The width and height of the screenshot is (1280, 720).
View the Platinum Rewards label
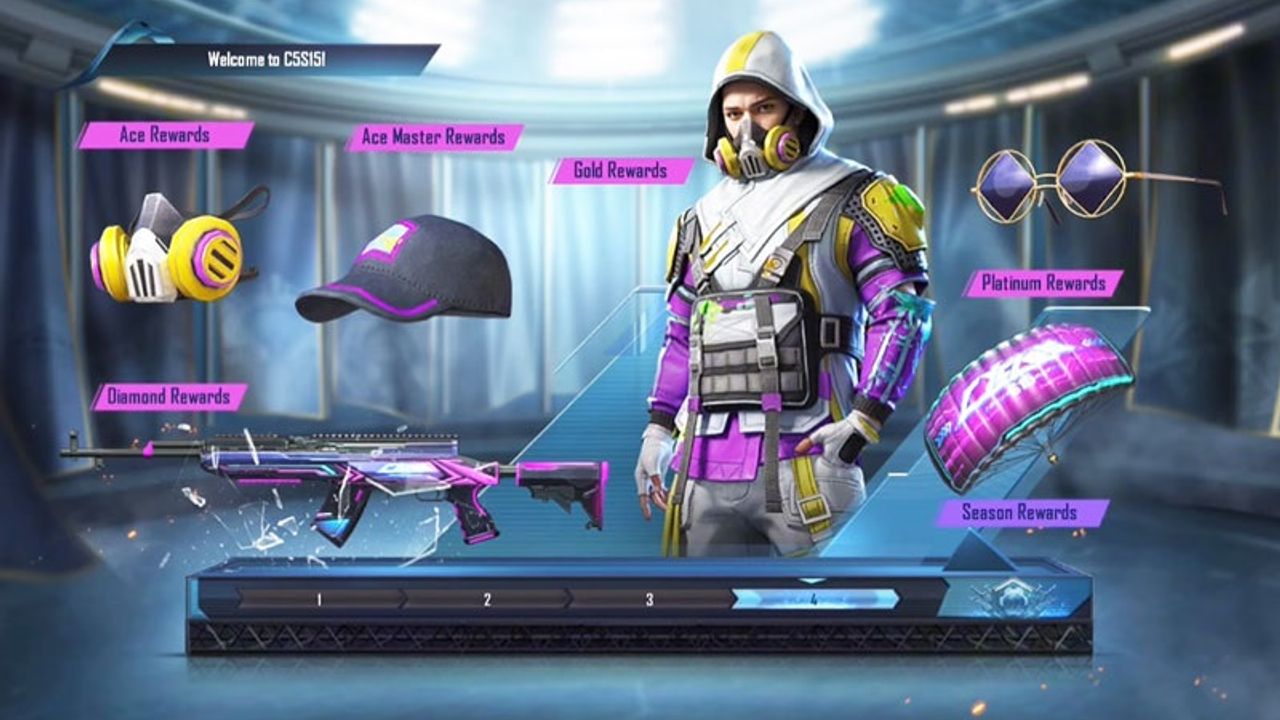pyautogui.click(x=1043, y=283)
